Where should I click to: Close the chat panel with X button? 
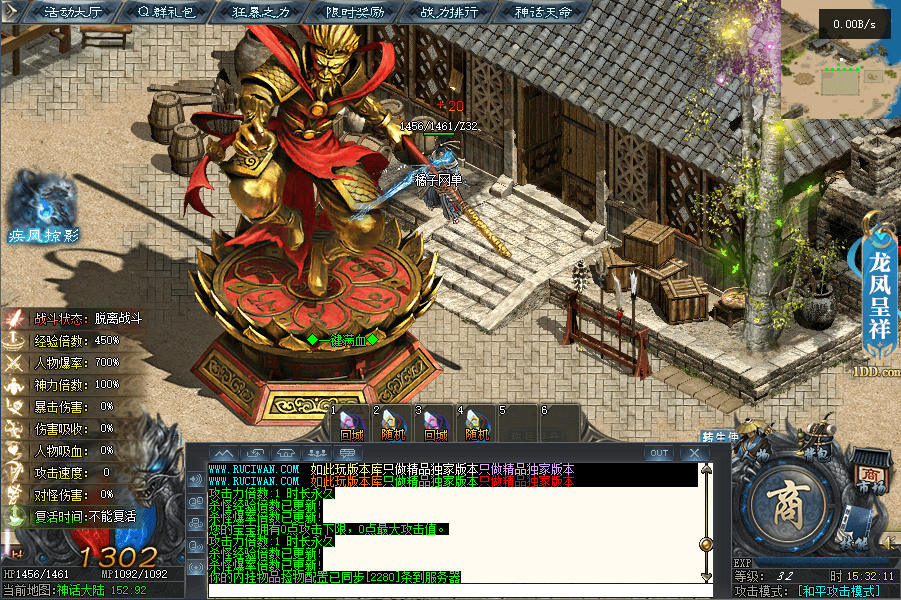pos(694,453)
